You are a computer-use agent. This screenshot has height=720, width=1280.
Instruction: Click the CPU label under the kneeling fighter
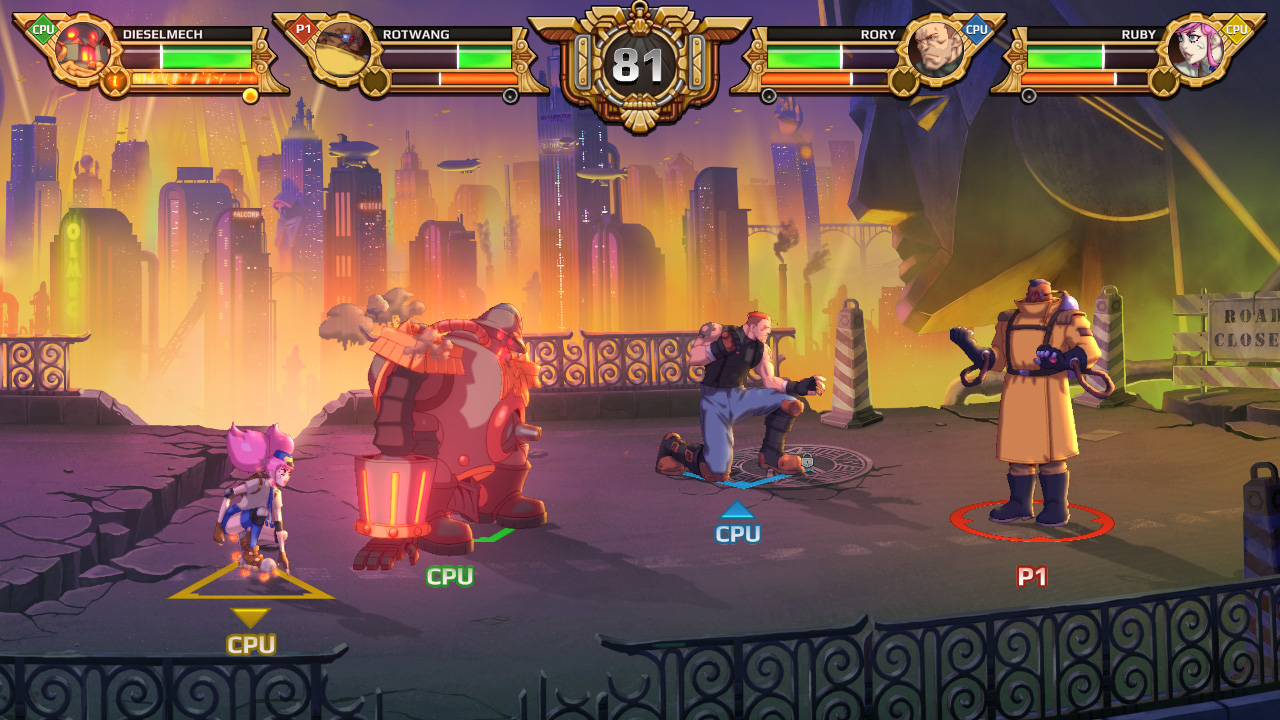tap(737, 534)
